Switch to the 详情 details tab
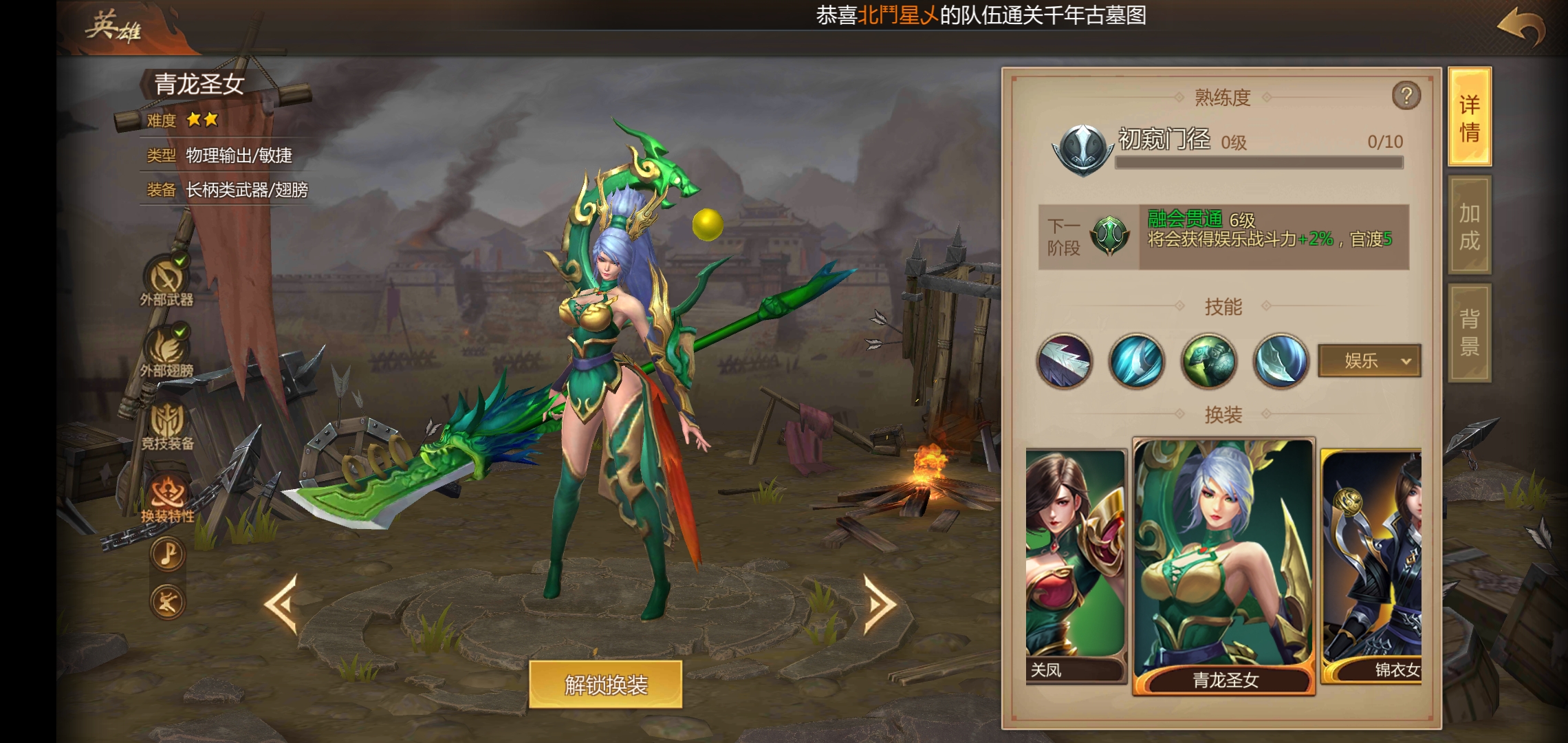The image size is (1568, 743). [1470, 118]
